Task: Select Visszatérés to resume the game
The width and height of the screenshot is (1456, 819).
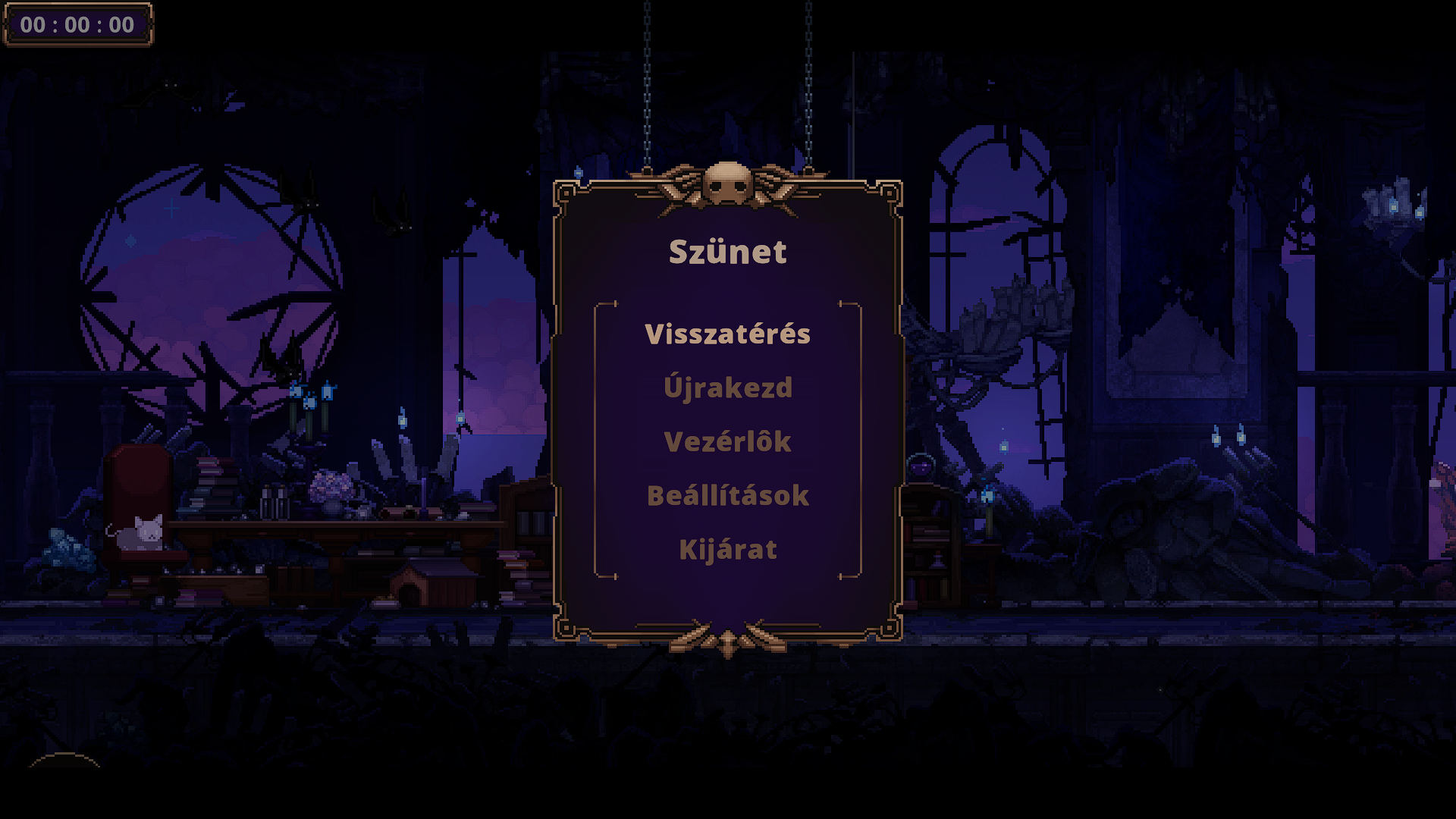Action: pyautogui.click(x=727, y=334)
